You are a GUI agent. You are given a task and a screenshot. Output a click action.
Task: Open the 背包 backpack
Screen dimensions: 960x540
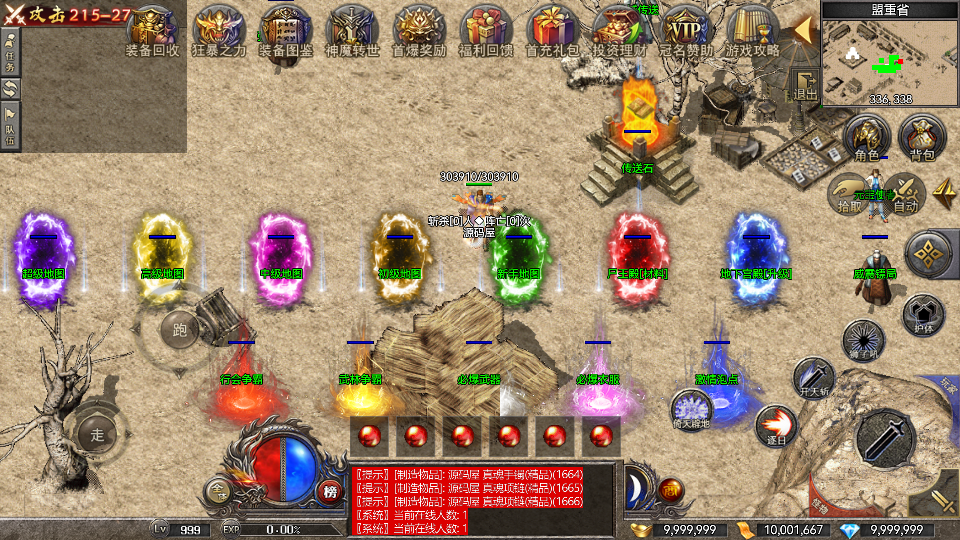tap(921, 138)
